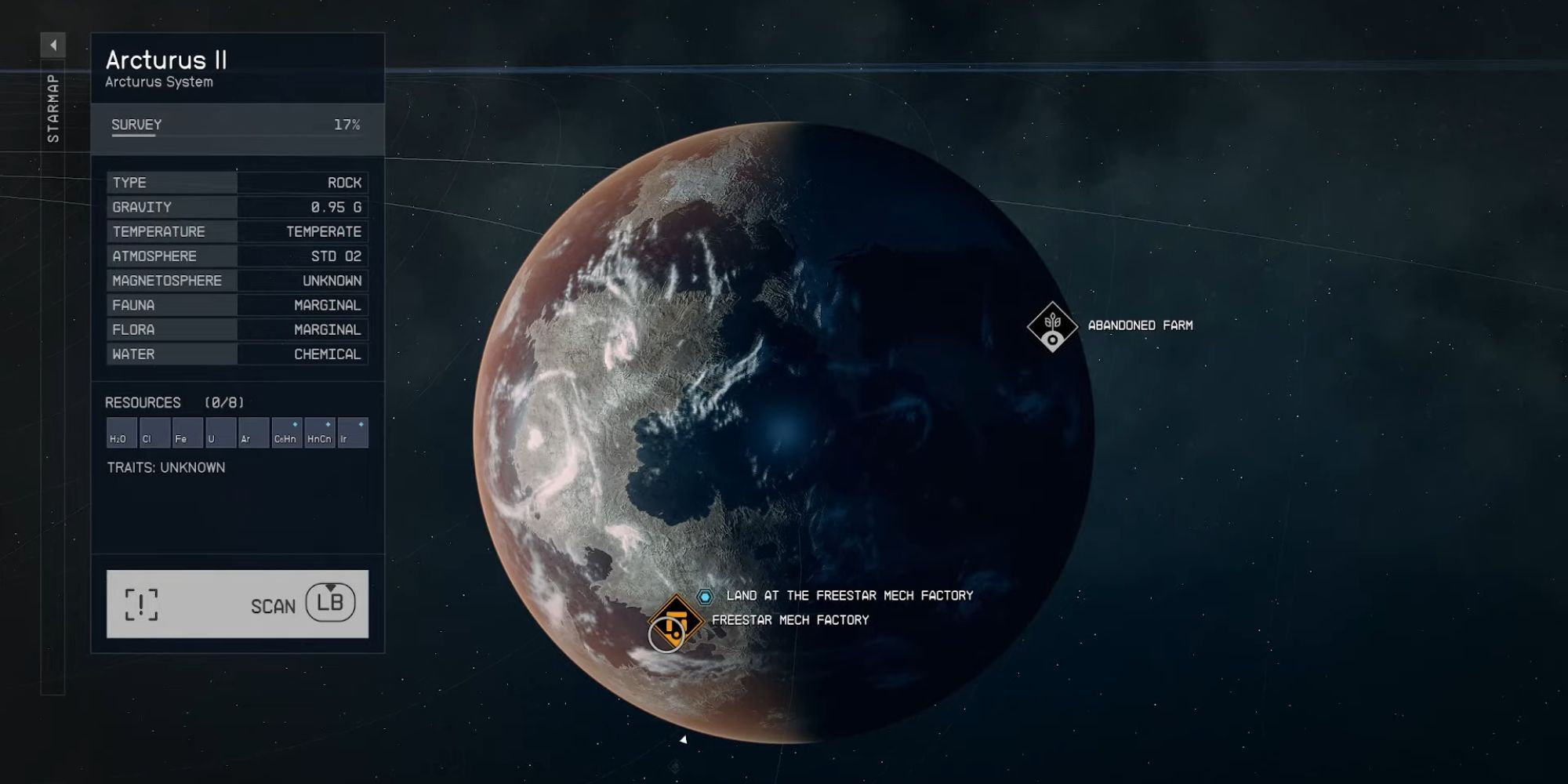Click the scan viewfinder icon
Viewport: 1568px width, 784px height.
143,604
